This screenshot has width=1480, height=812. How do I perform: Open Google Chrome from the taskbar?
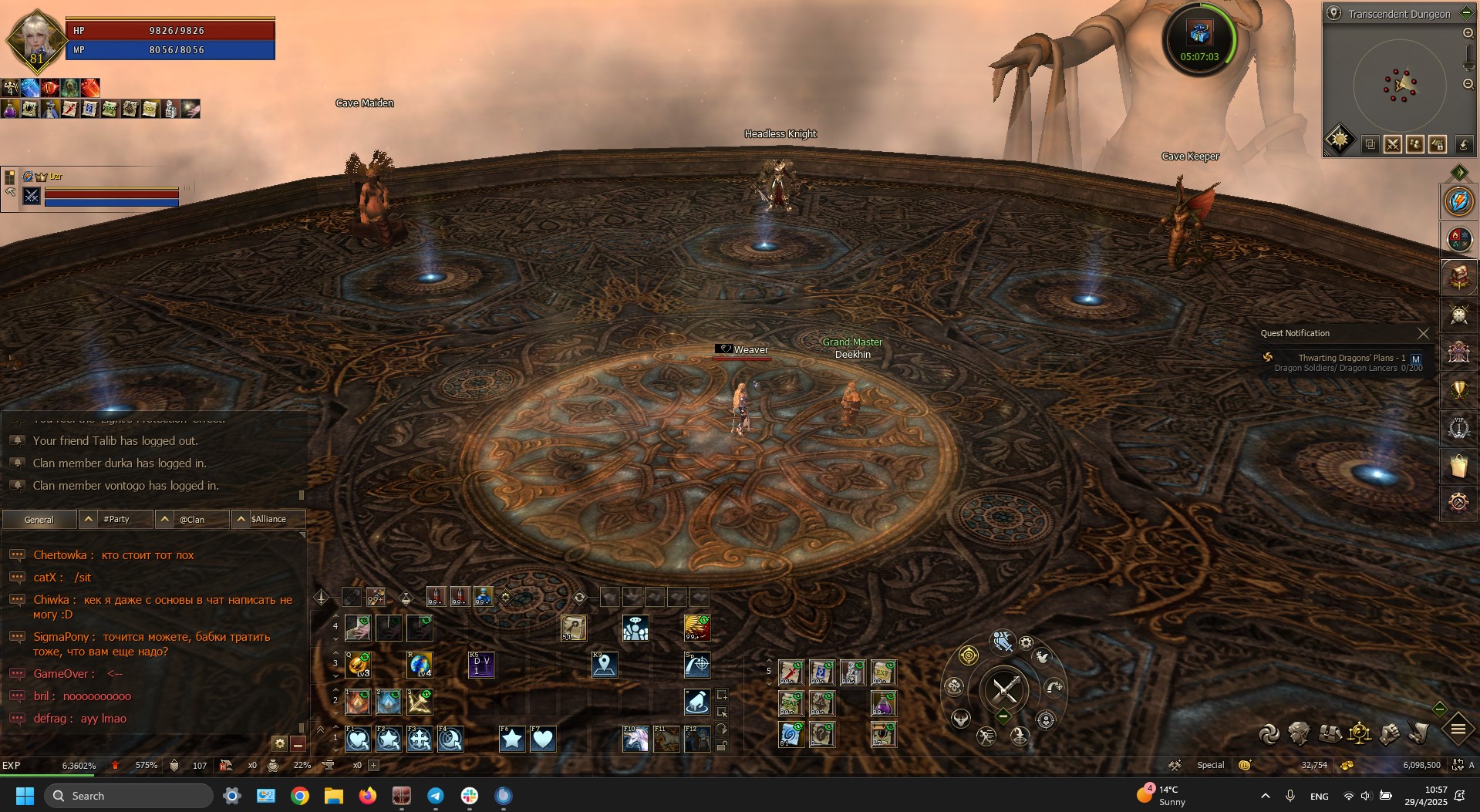(300, 796)
